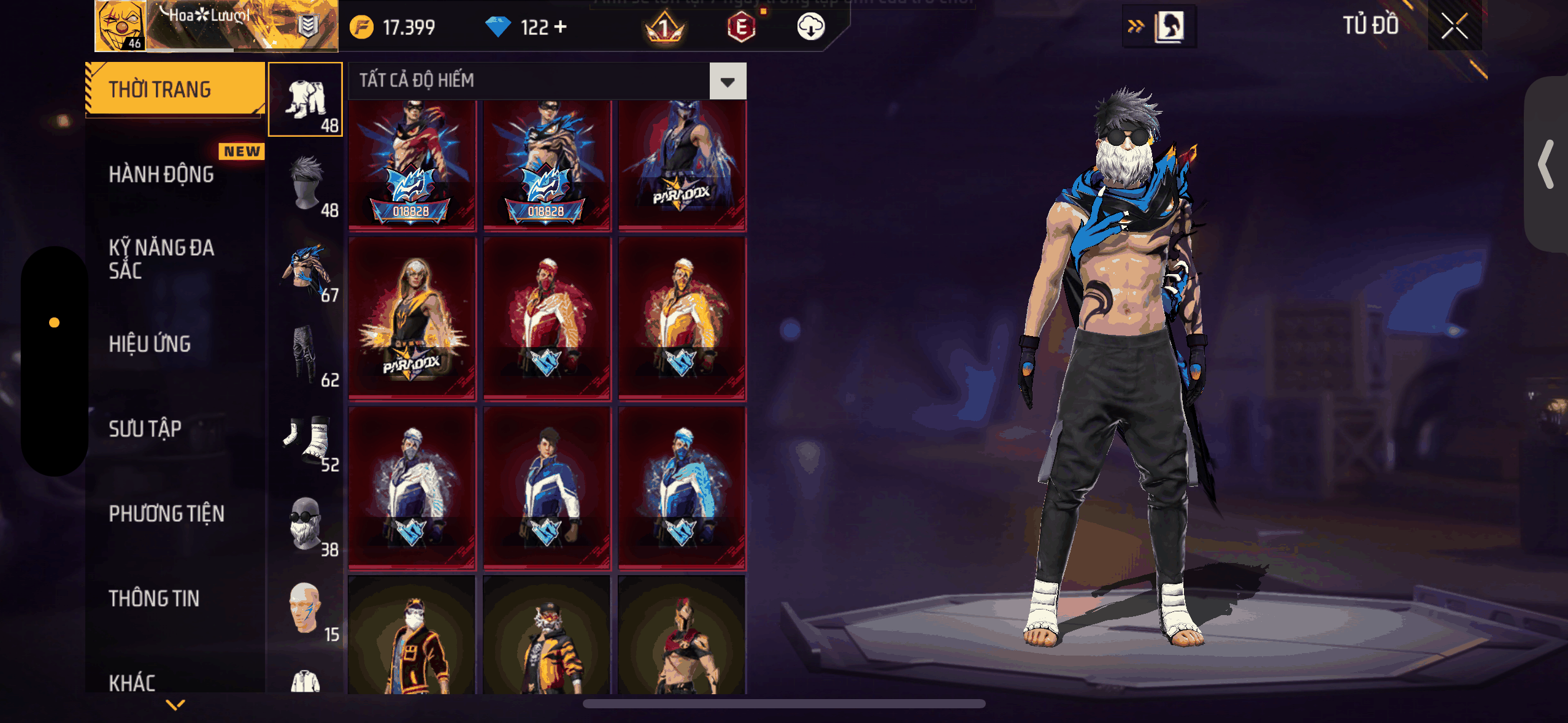This screenshot has height=723, width=1568.
Task: Switch to the HÀNH ĐỘNG tab
Action: [x=161, y=175]
